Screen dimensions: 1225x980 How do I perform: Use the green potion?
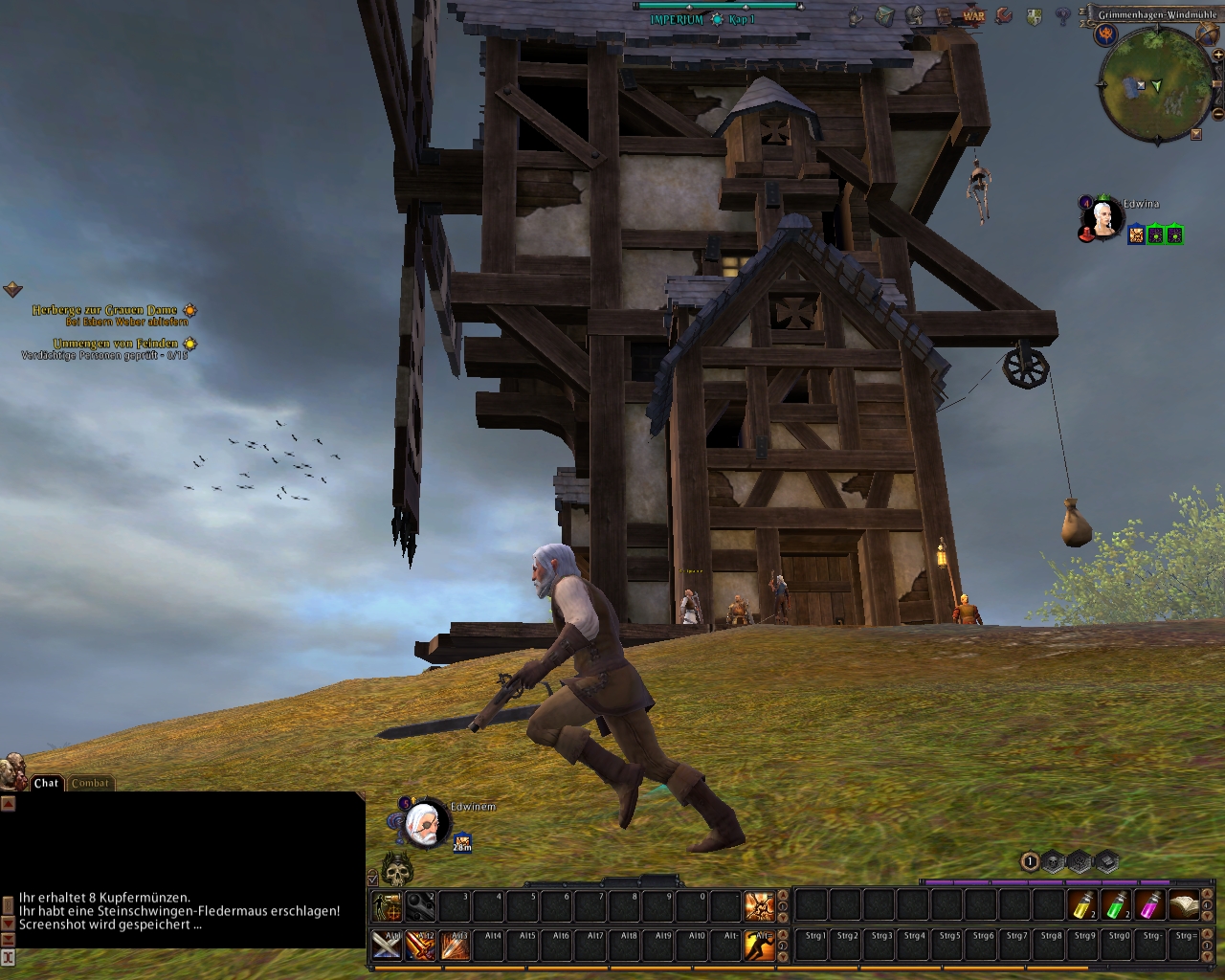point(1116,905)
